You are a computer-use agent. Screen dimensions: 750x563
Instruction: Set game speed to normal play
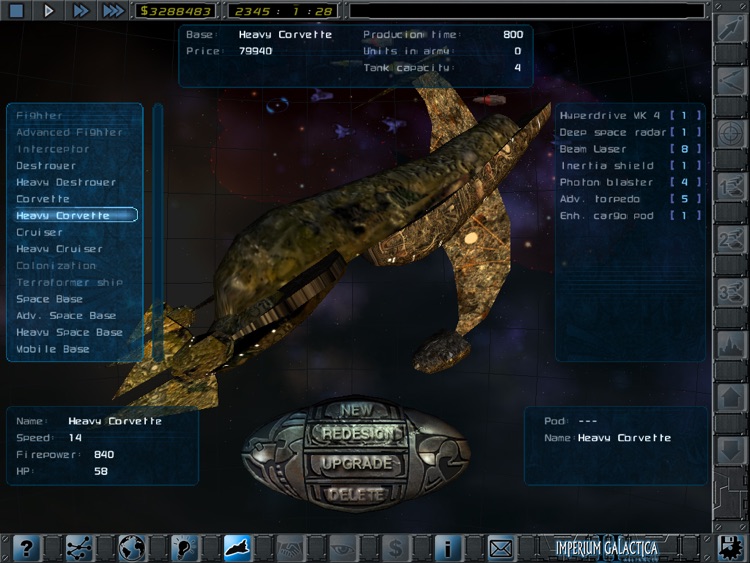pos(48,11)
